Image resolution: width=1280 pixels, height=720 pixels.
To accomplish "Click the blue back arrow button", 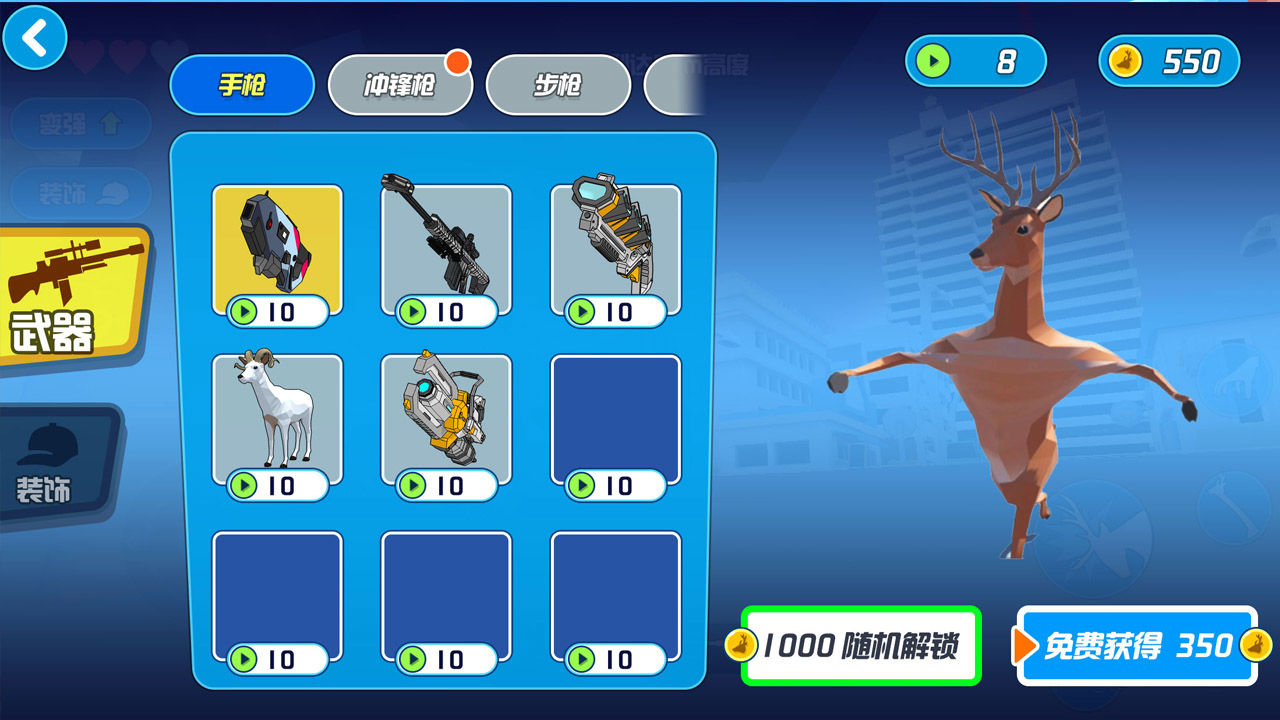I will click(34, 39).
